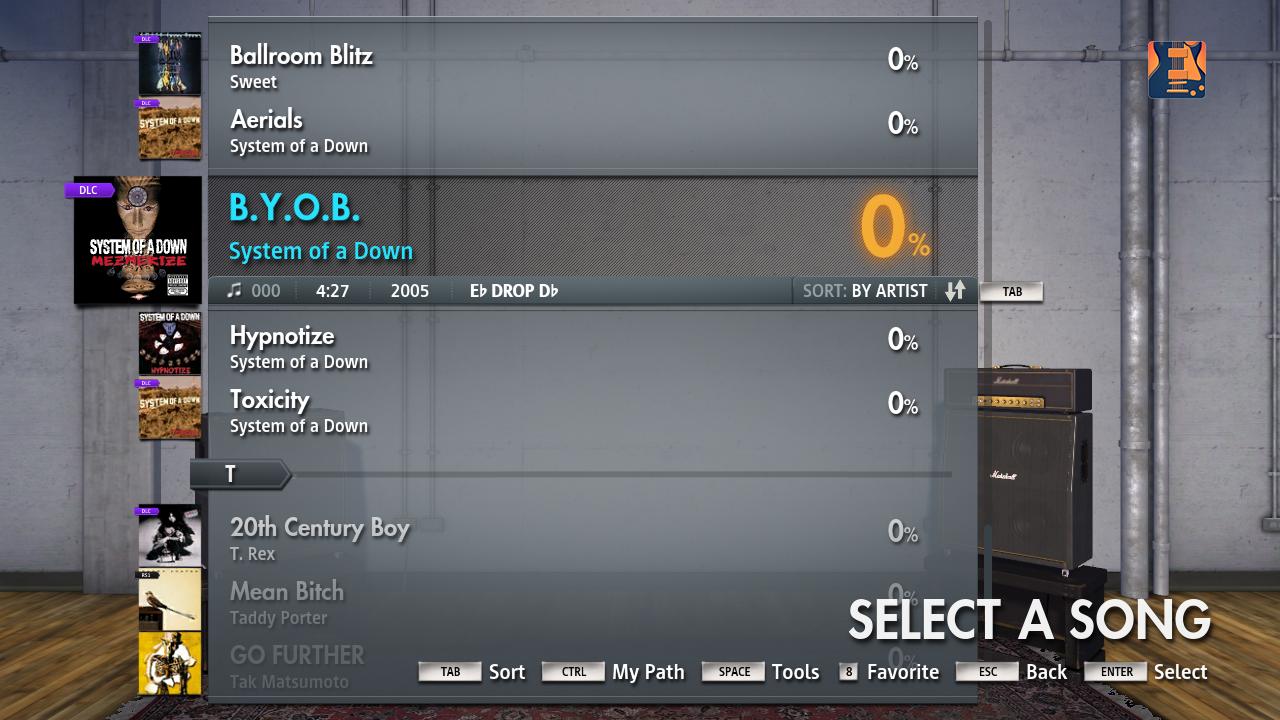Change the Sort By Artist order
The width and height of the screenshot is (1280, 720).
(x=955, y=291)
